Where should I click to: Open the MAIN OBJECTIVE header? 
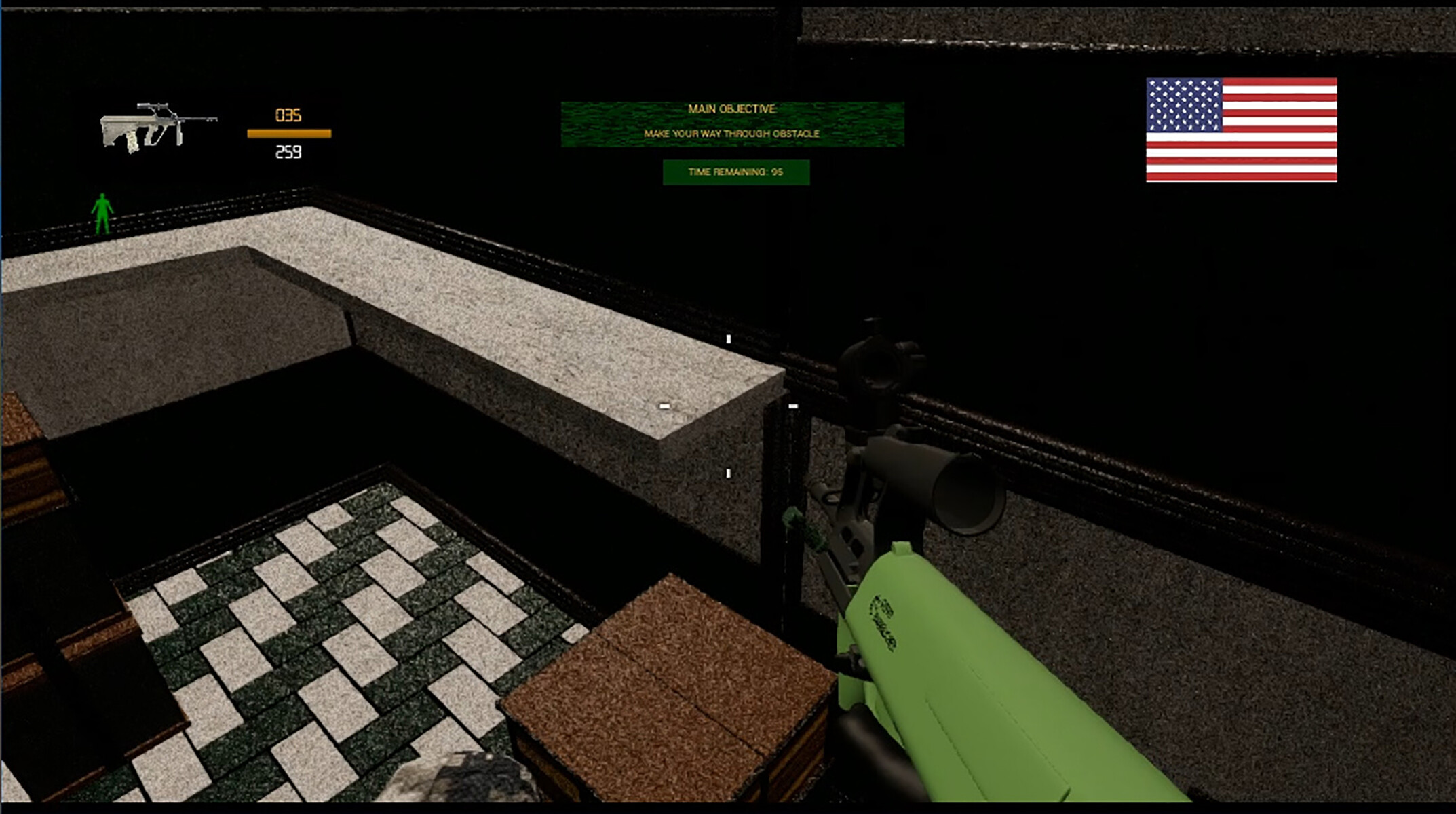[731, 107]
